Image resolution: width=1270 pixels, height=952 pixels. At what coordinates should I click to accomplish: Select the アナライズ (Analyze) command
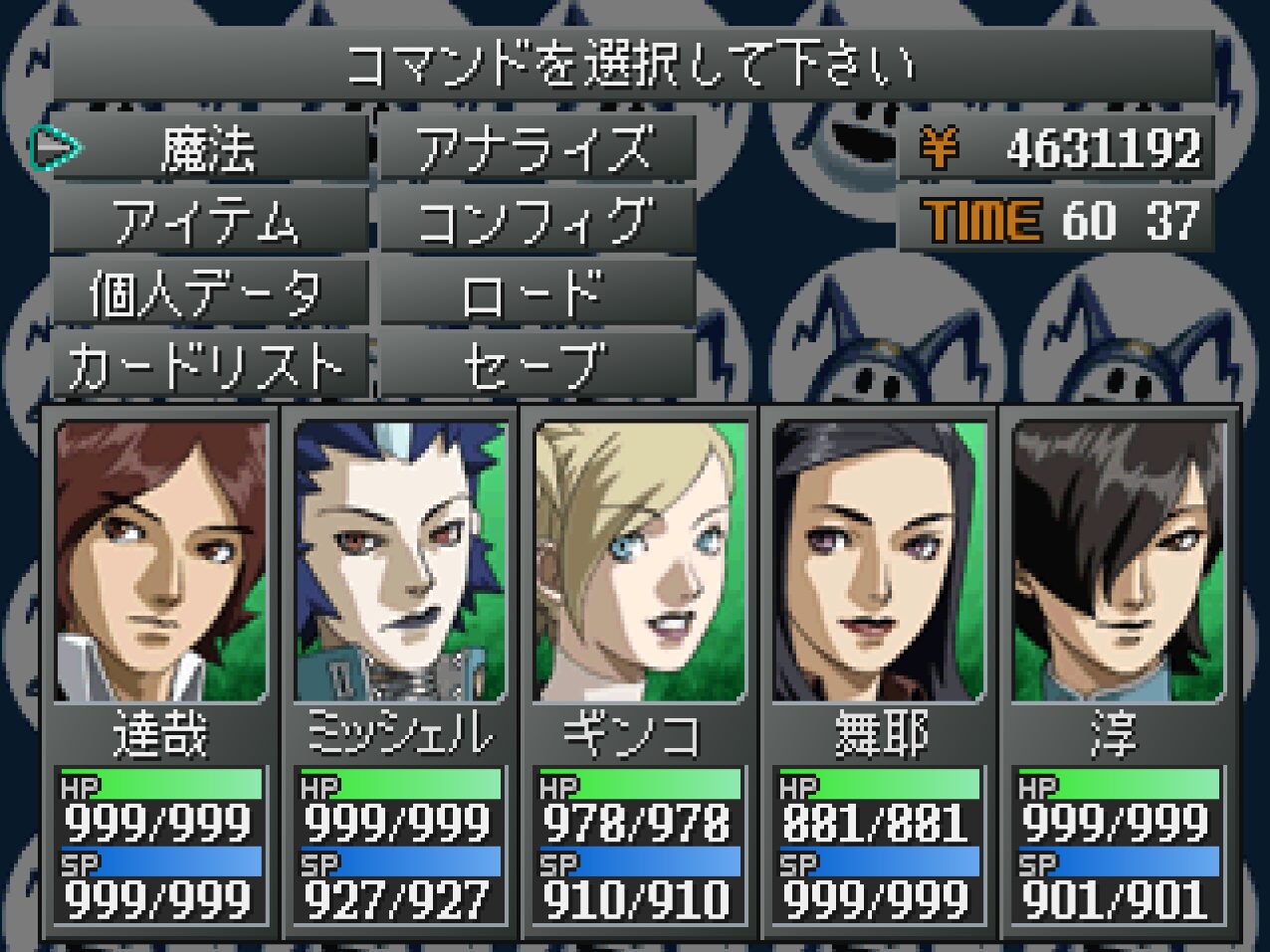(536, 149)
